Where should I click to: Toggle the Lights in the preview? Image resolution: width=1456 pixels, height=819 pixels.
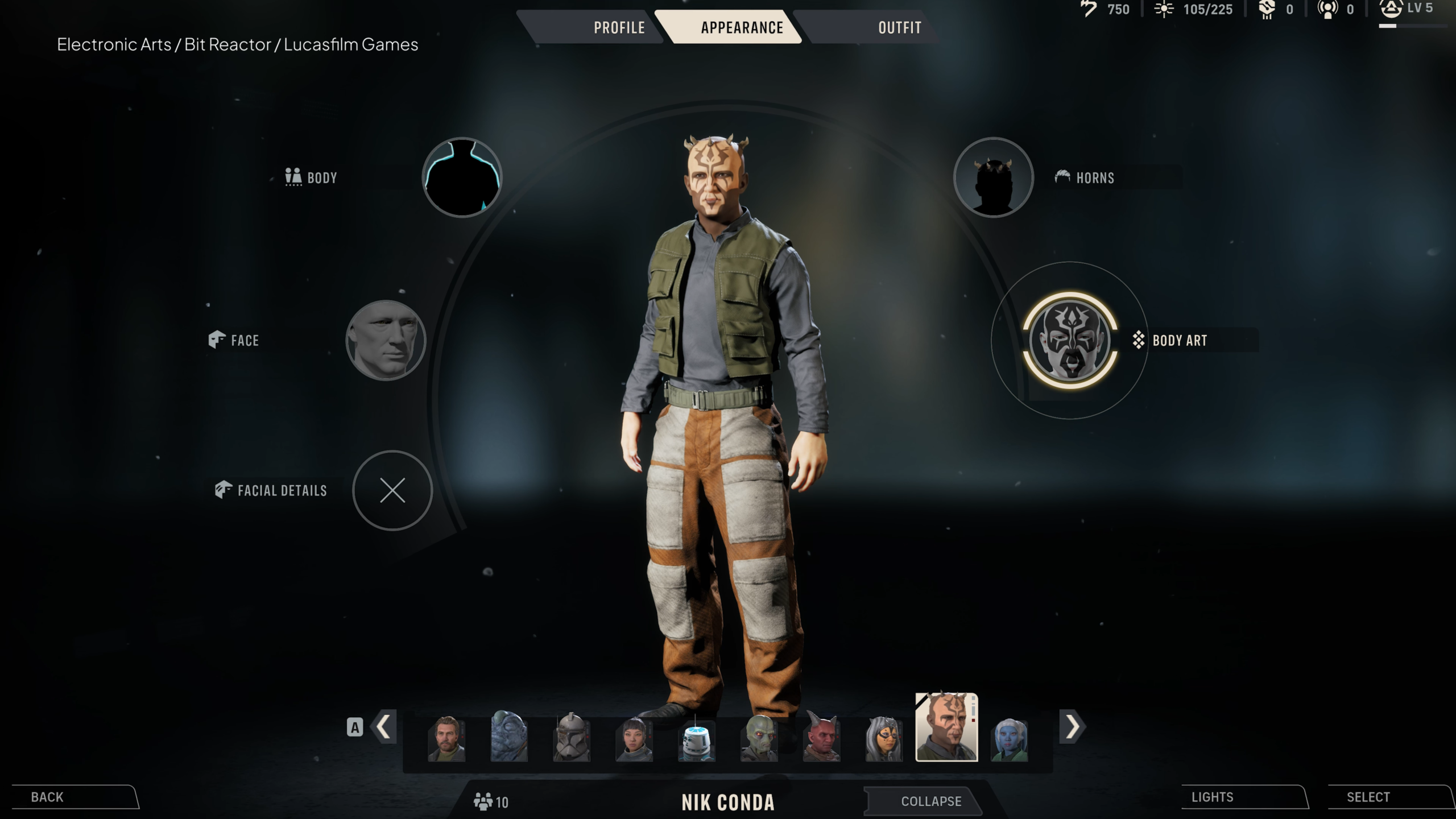(1213, 797)
